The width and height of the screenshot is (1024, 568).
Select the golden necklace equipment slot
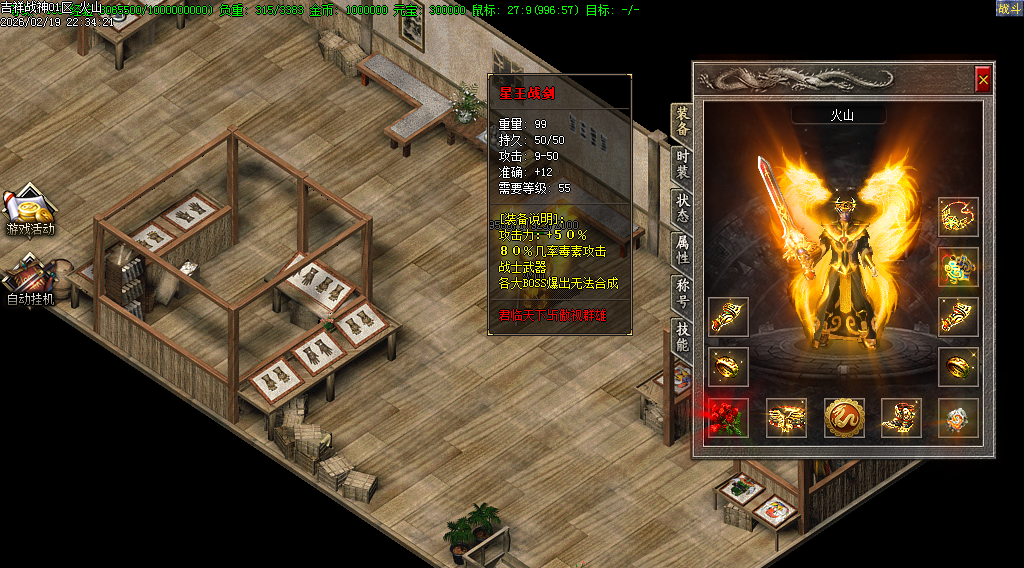[x=958, y=216]
